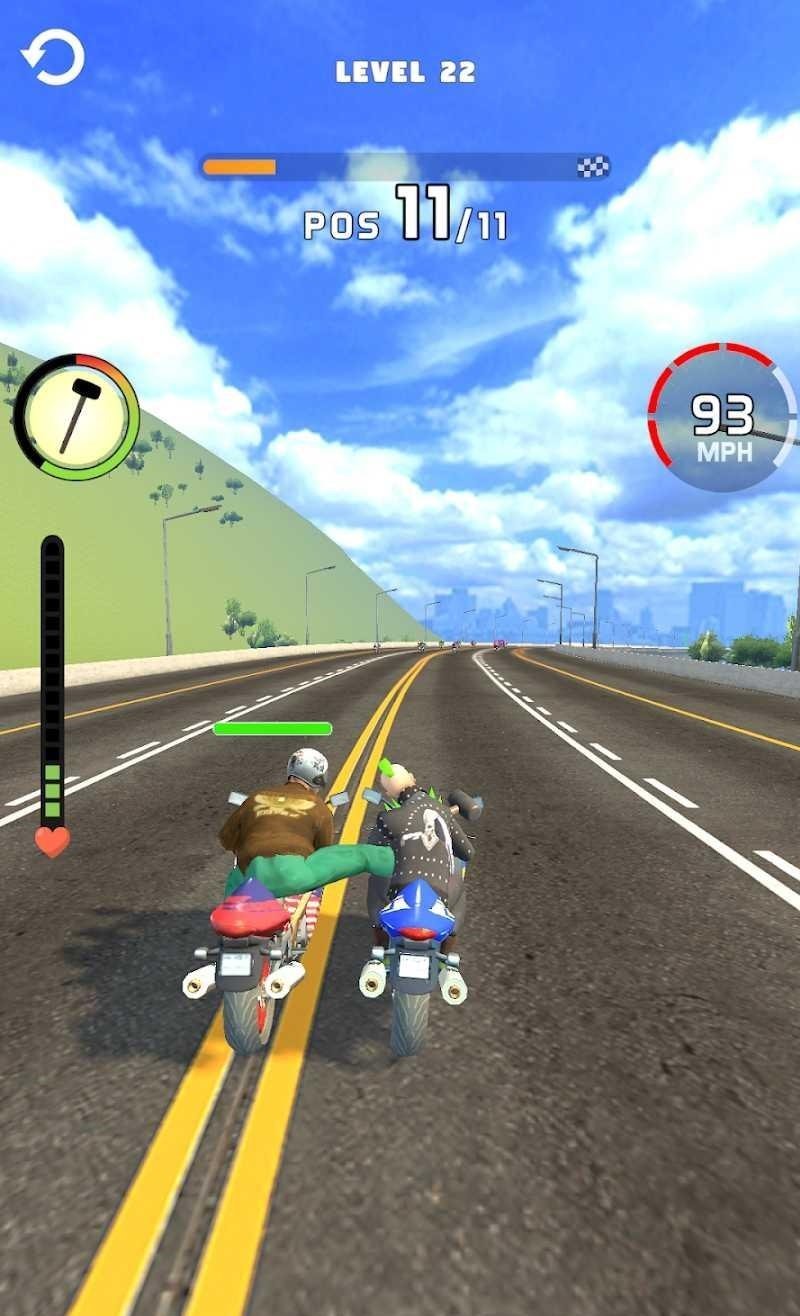Tap the hammer weapon icon
This screenshot has width=800, height=1316.
coord(76,415)
